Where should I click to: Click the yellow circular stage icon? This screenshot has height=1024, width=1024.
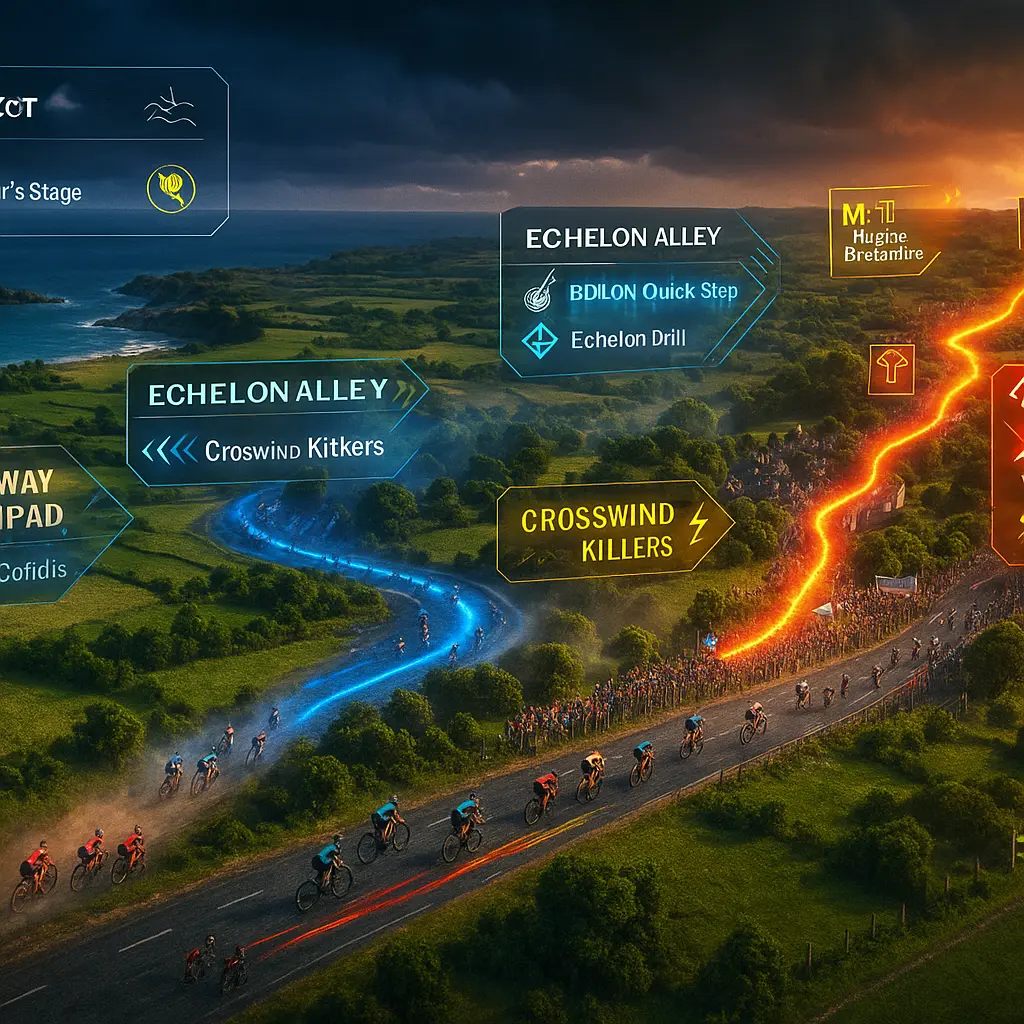pyautogui.click(x=171, y=189)
